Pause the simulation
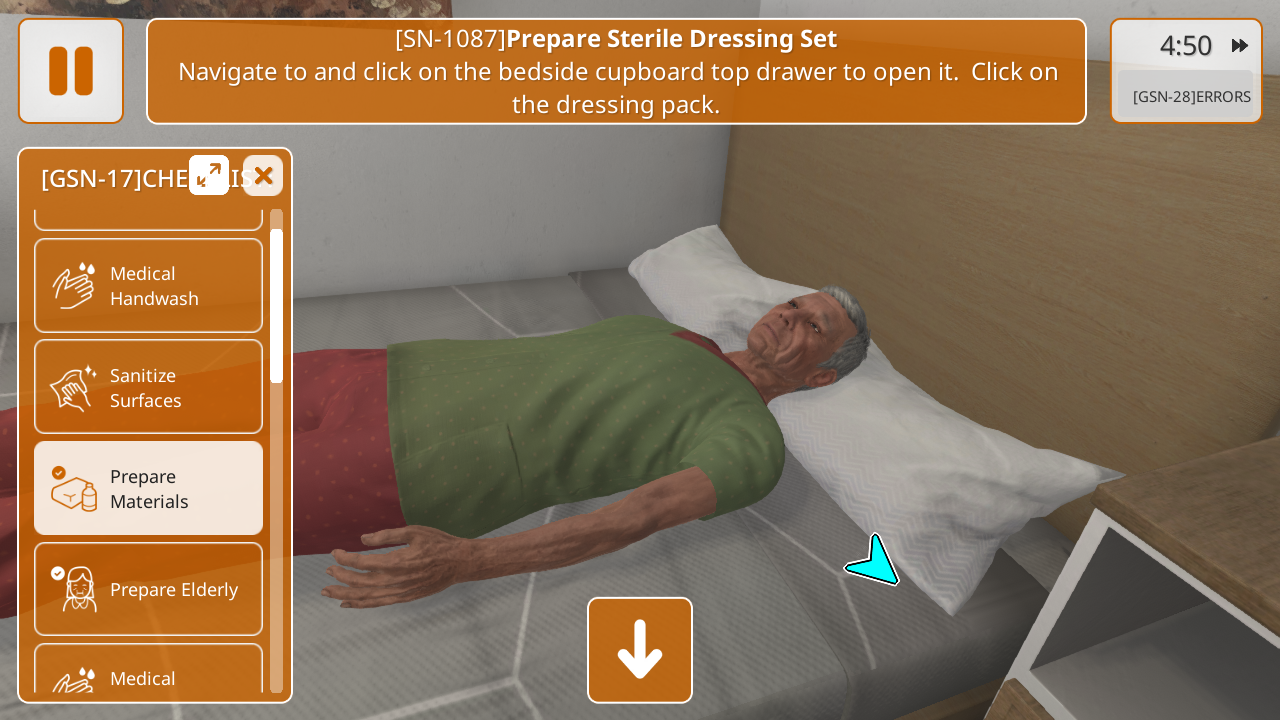This screenshot has height=720, width=1280. pos(71,71)
